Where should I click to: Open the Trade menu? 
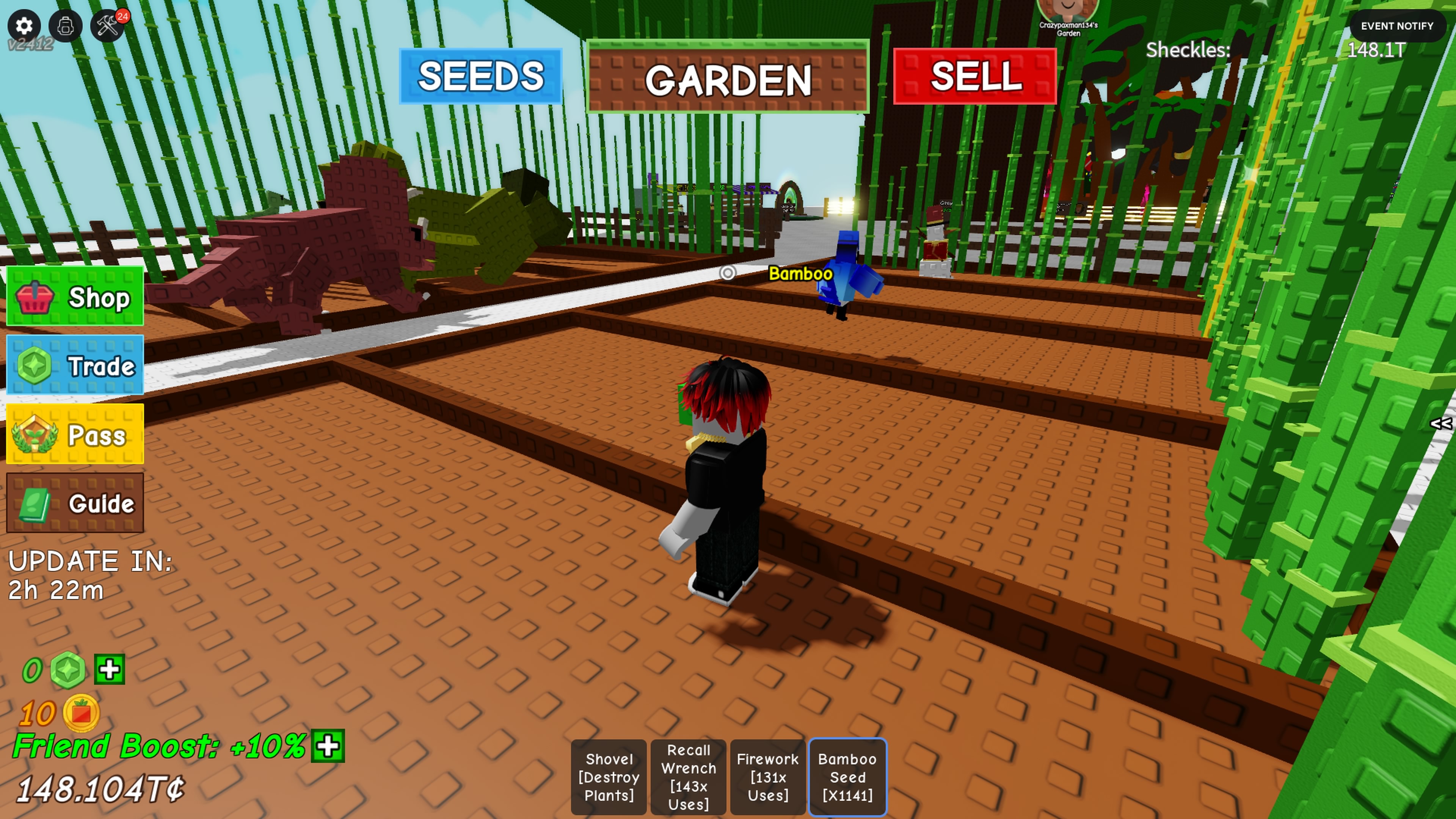pyautogui.click(x=75, y=366)
